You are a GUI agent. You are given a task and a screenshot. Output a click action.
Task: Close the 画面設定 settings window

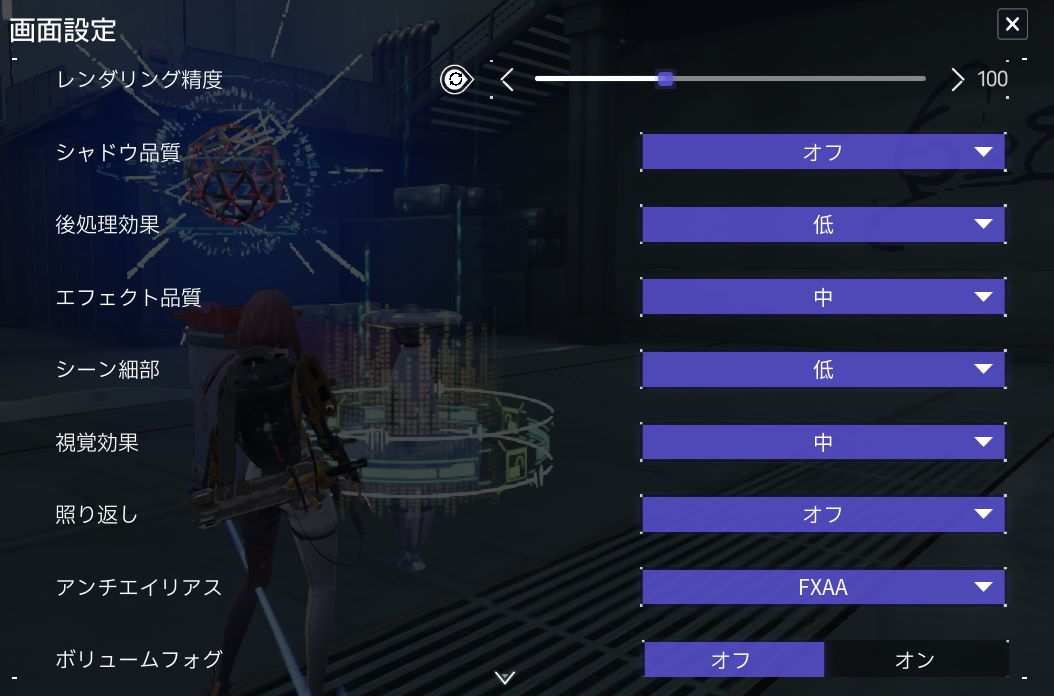pos(1012,25)
